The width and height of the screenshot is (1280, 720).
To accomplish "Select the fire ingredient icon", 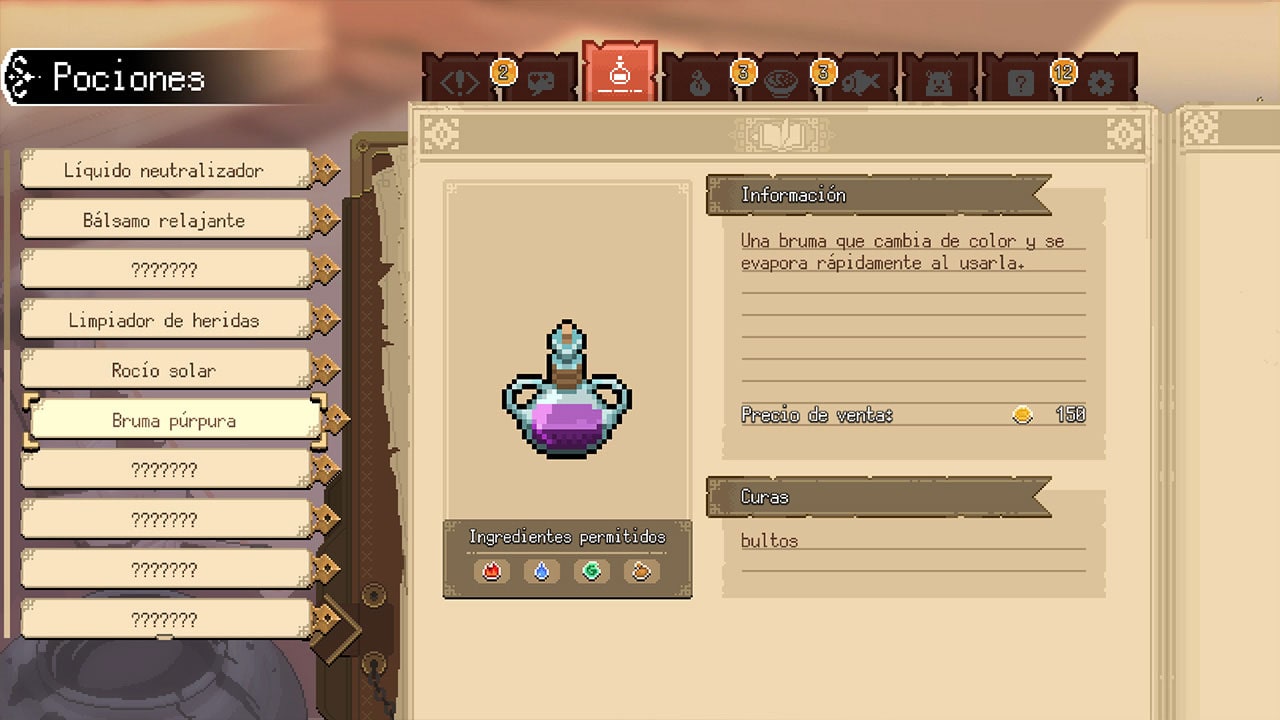I will pyautogui.click(x=490, y=571).
